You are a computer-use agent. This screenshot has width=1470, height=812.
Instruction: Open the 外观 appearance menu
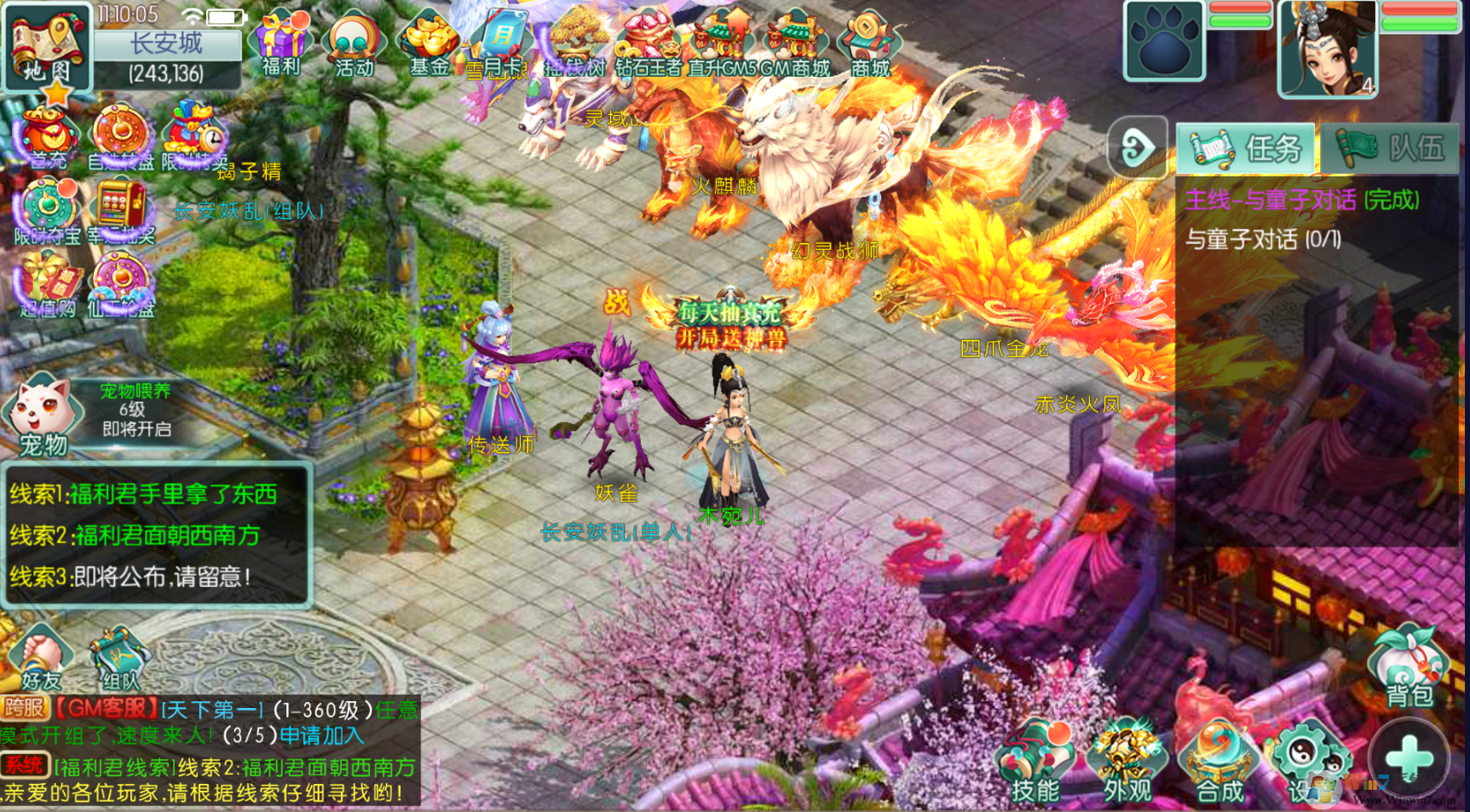1127,763
